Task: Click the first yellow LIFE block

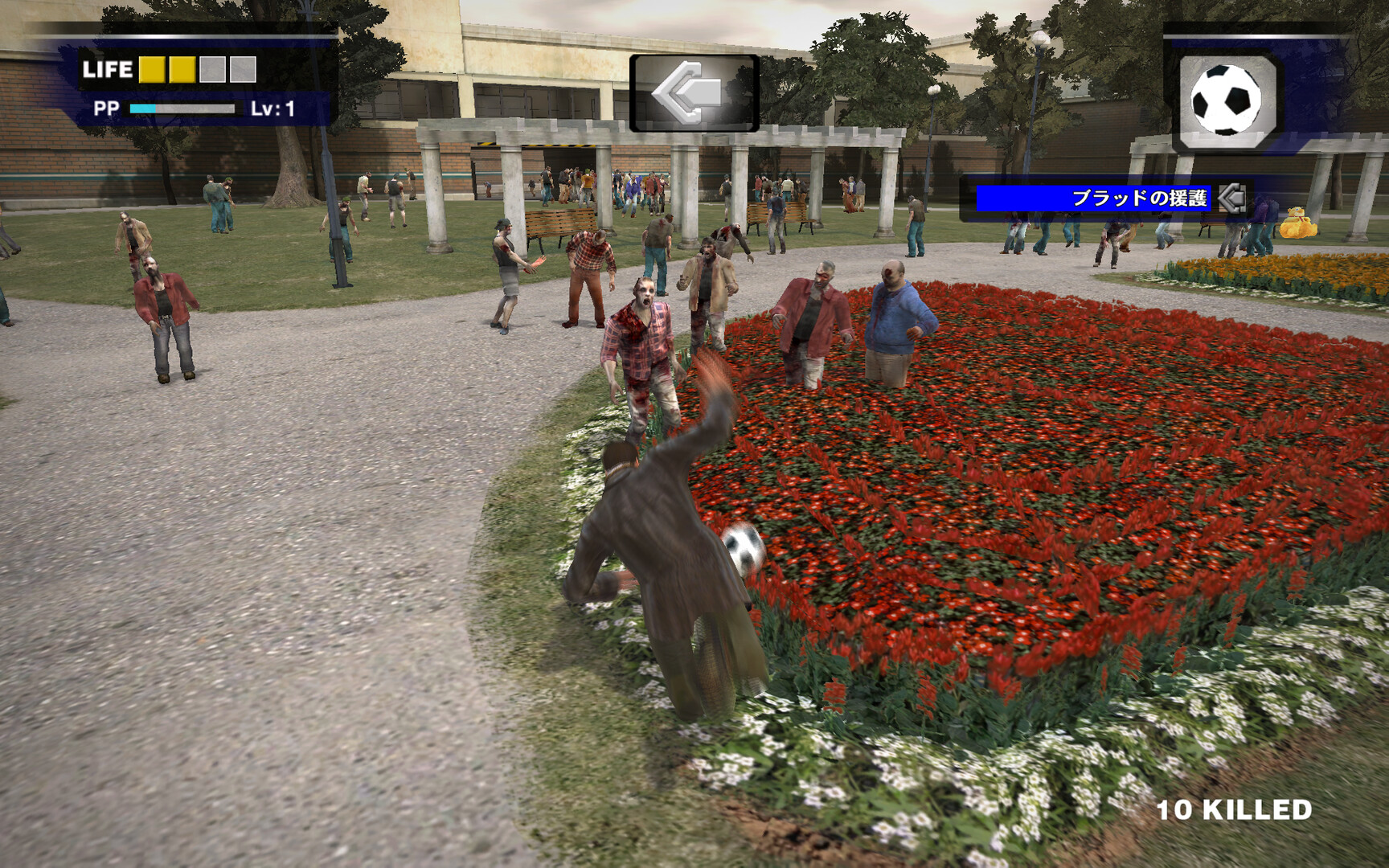Action: pos(152,71)
